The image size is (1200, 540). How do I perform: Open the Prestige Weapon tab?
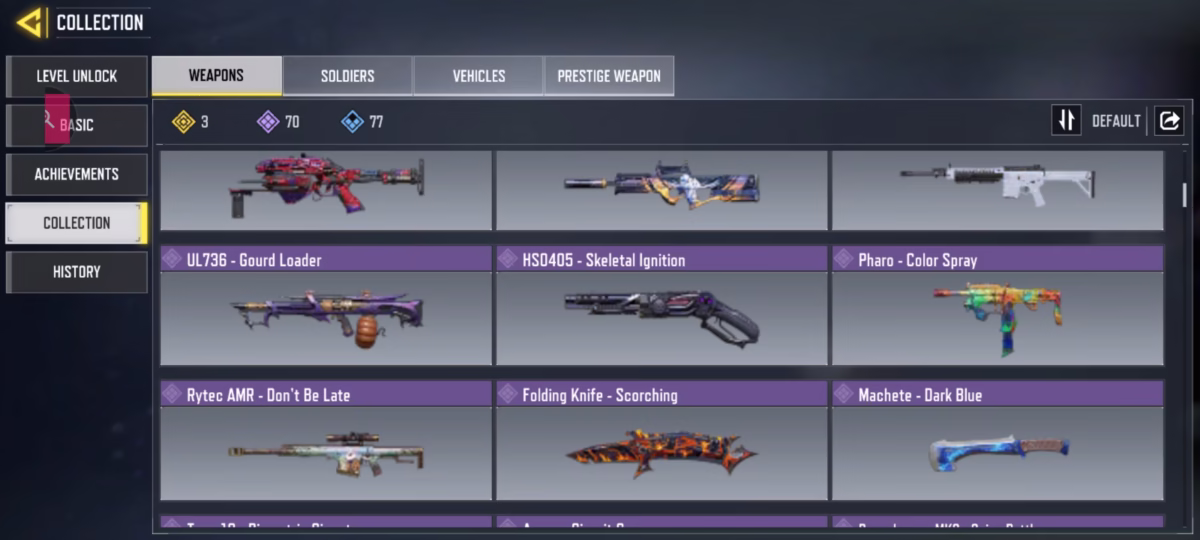(608, 76)
